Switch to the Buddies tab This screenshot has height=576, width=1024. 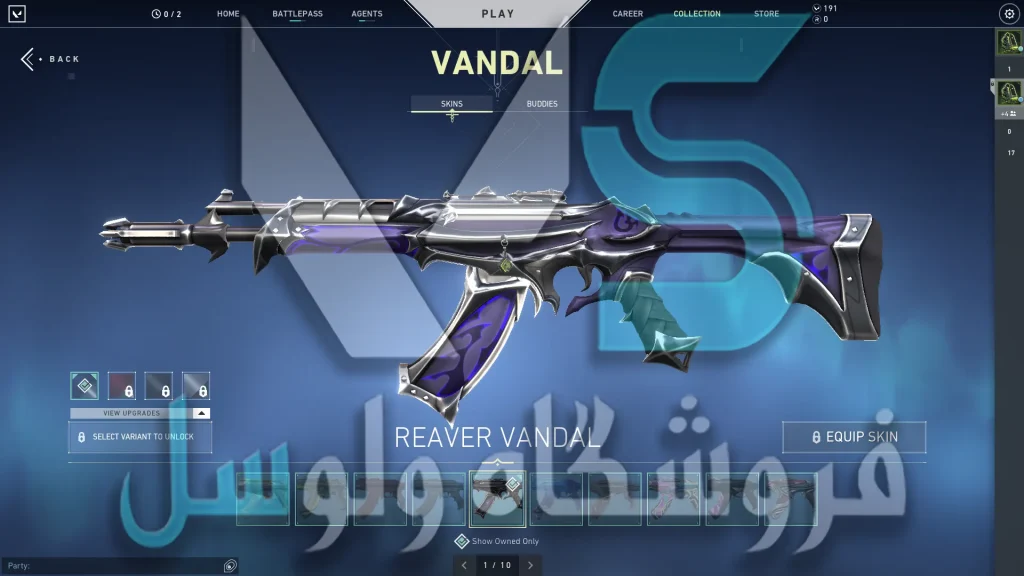[542, 104]
